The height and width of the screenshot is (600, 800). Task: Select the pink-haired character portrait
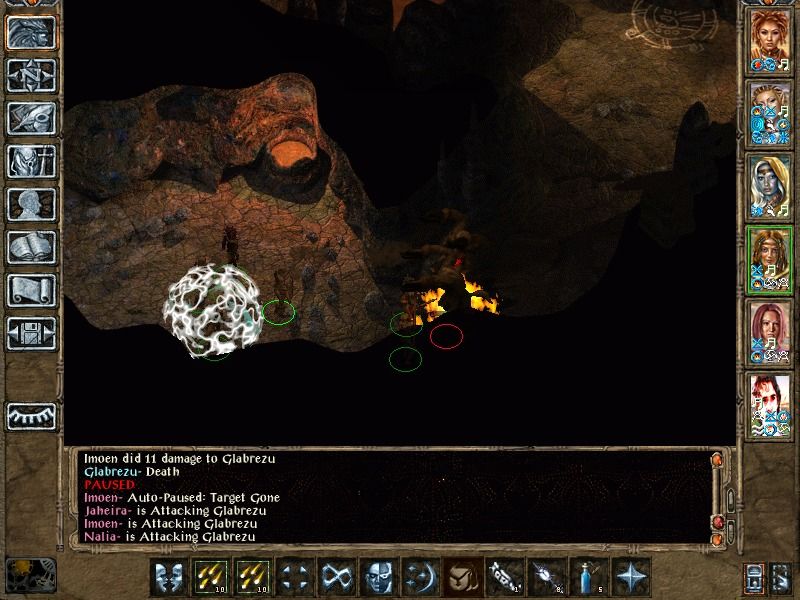pos(769,331)
